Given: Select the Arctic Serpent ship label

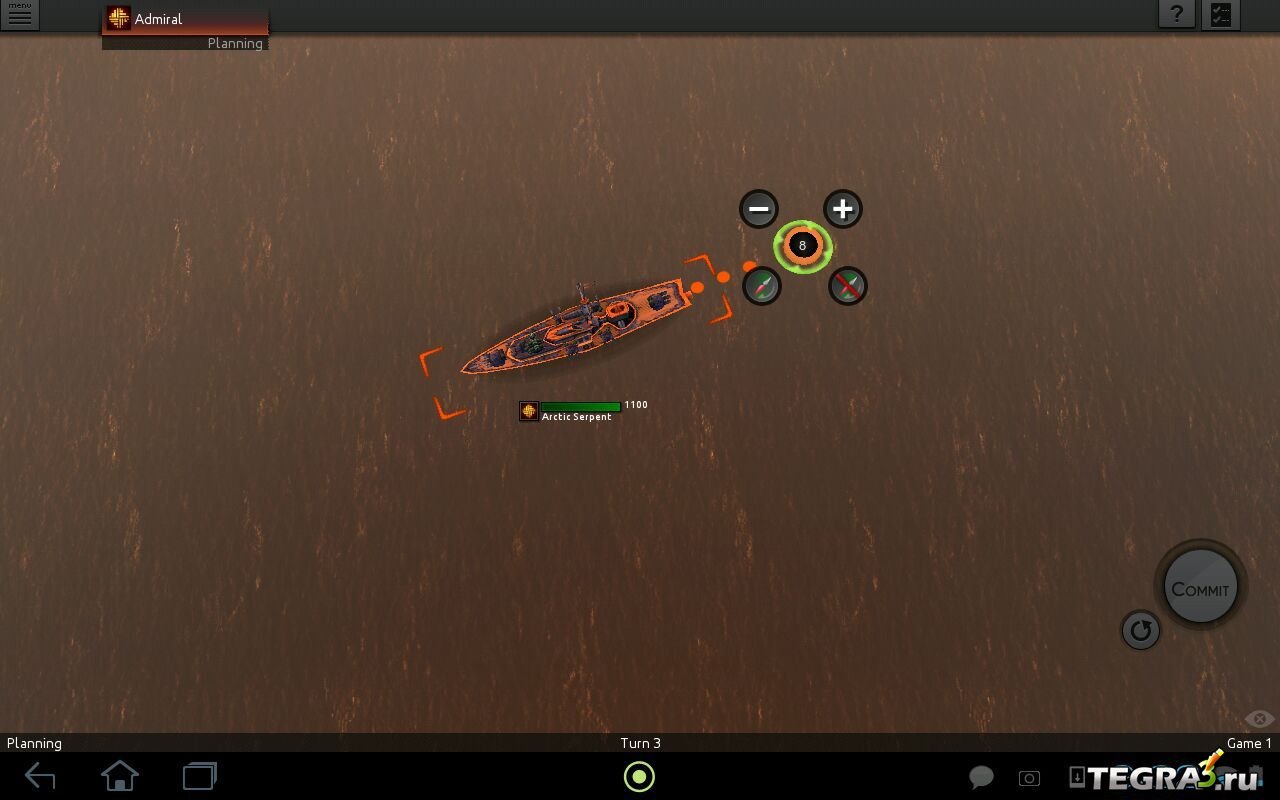Looking at the screenshot, I should (576, 416).
